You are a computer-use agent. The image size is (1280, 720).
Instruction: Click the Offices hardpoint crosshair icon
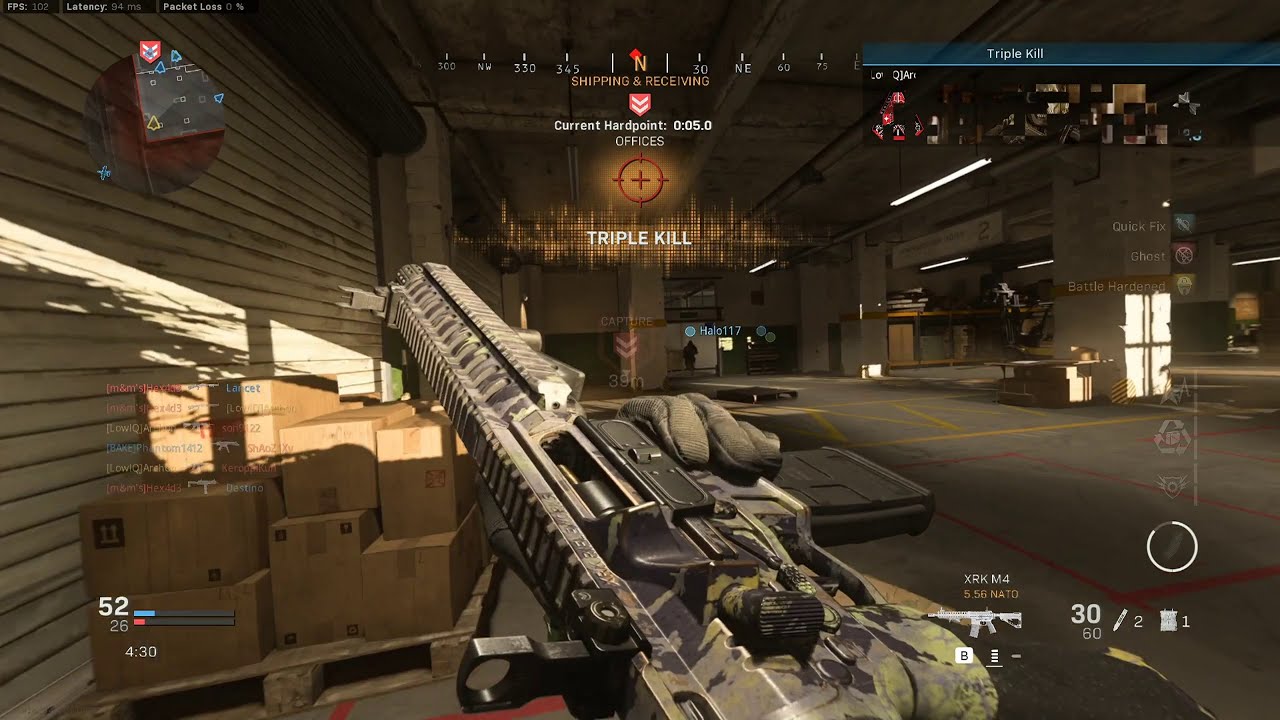point(640,181)
